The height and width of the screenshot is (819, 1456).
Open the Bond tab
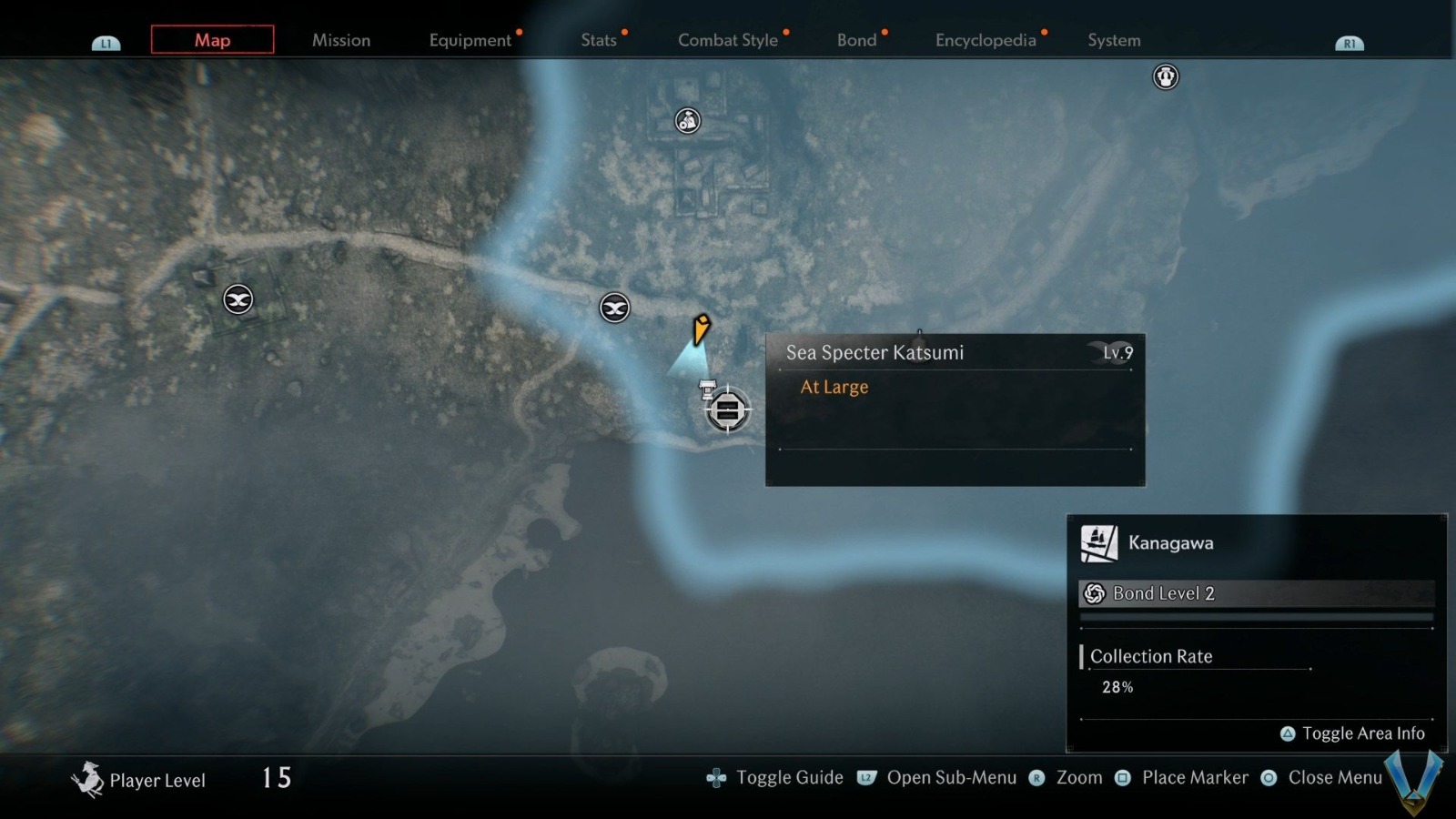[x=856, y=40]
